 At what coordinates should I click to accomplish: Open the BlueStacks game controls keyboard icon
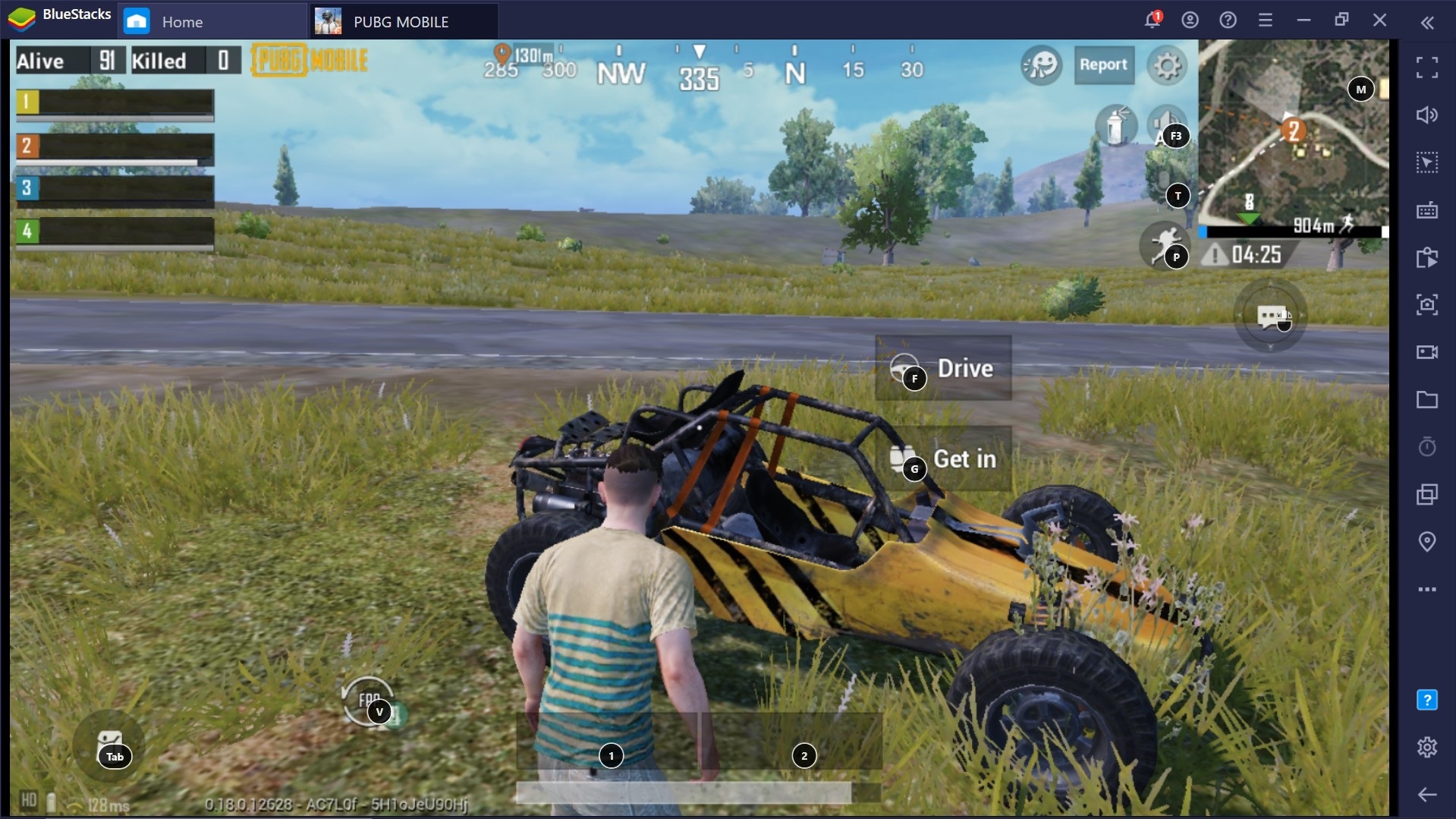point(1427,209)
